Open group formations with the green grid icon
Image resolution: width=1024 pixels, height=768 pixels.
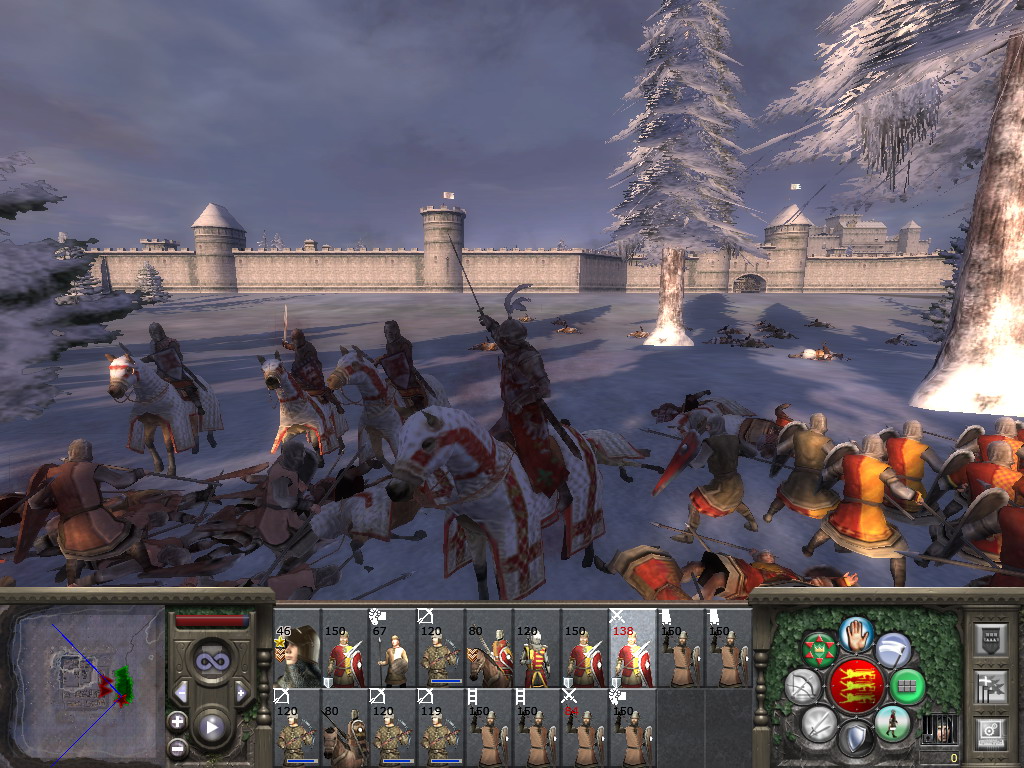point(908,686)
